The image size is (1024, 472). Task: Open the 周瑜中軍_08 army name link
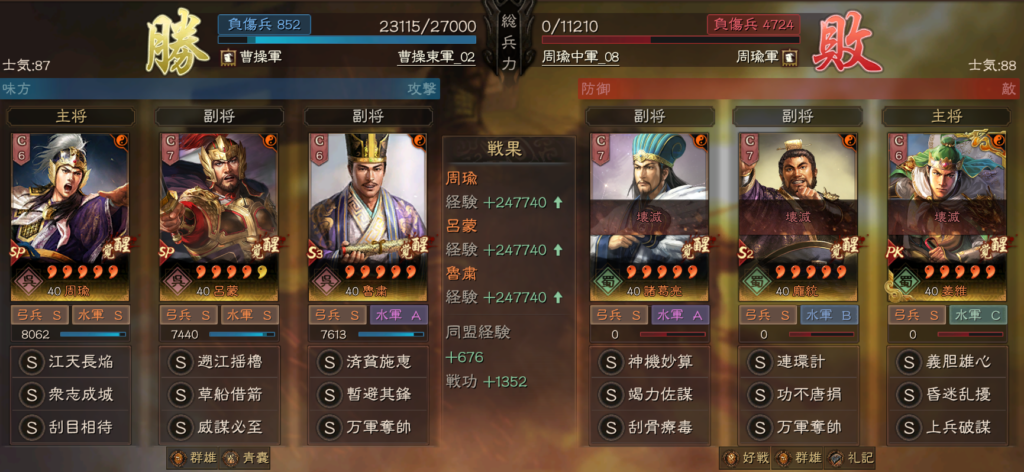581,57
